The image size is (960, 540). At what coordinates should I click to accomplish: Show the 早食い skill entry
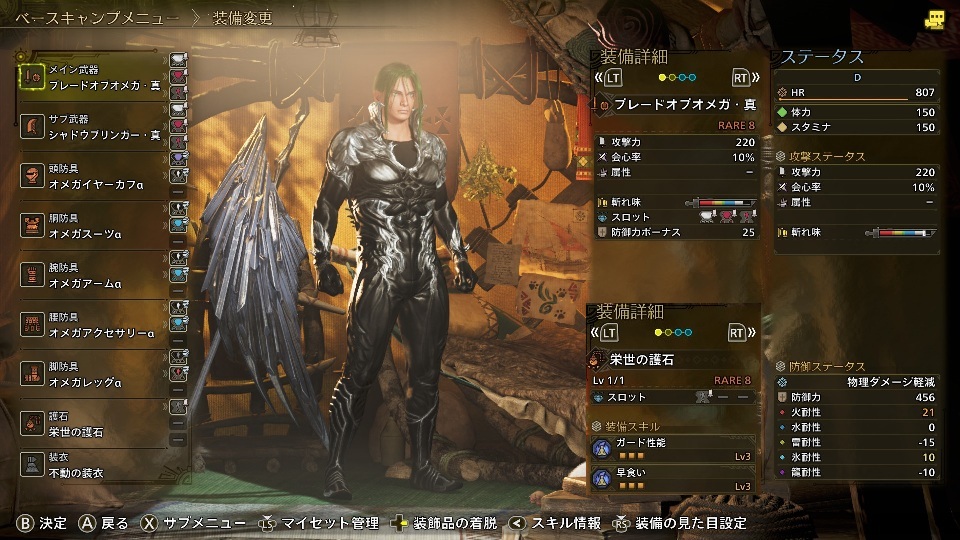[x=674, y=479]
